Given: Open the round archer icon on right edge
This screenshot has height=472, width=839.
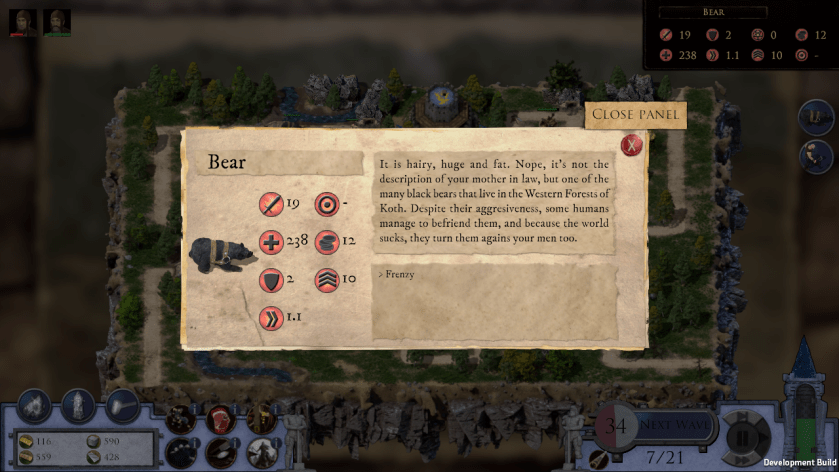Looking at the screenshot, I should (815, 156).
